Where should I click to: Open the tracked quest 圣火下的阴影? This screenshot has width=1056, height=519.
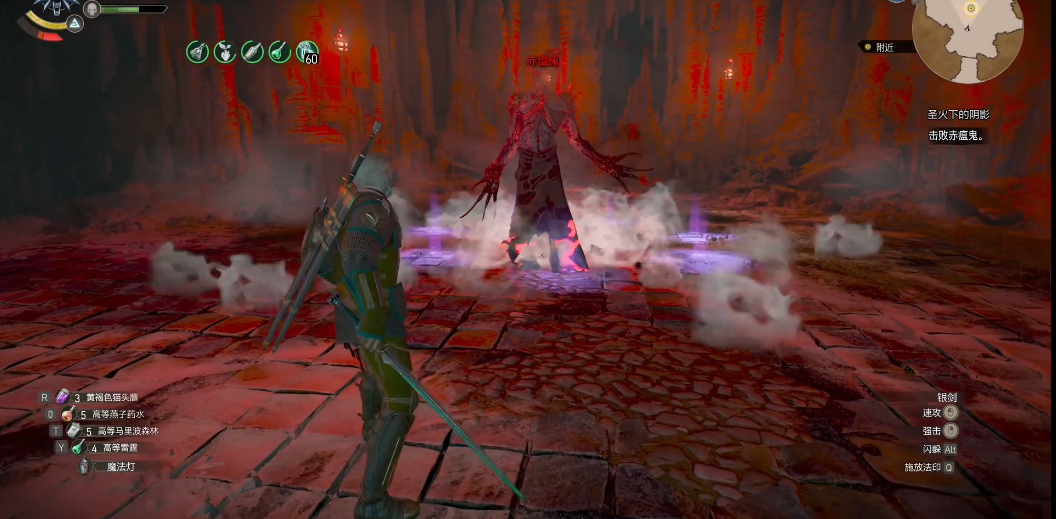957,115
